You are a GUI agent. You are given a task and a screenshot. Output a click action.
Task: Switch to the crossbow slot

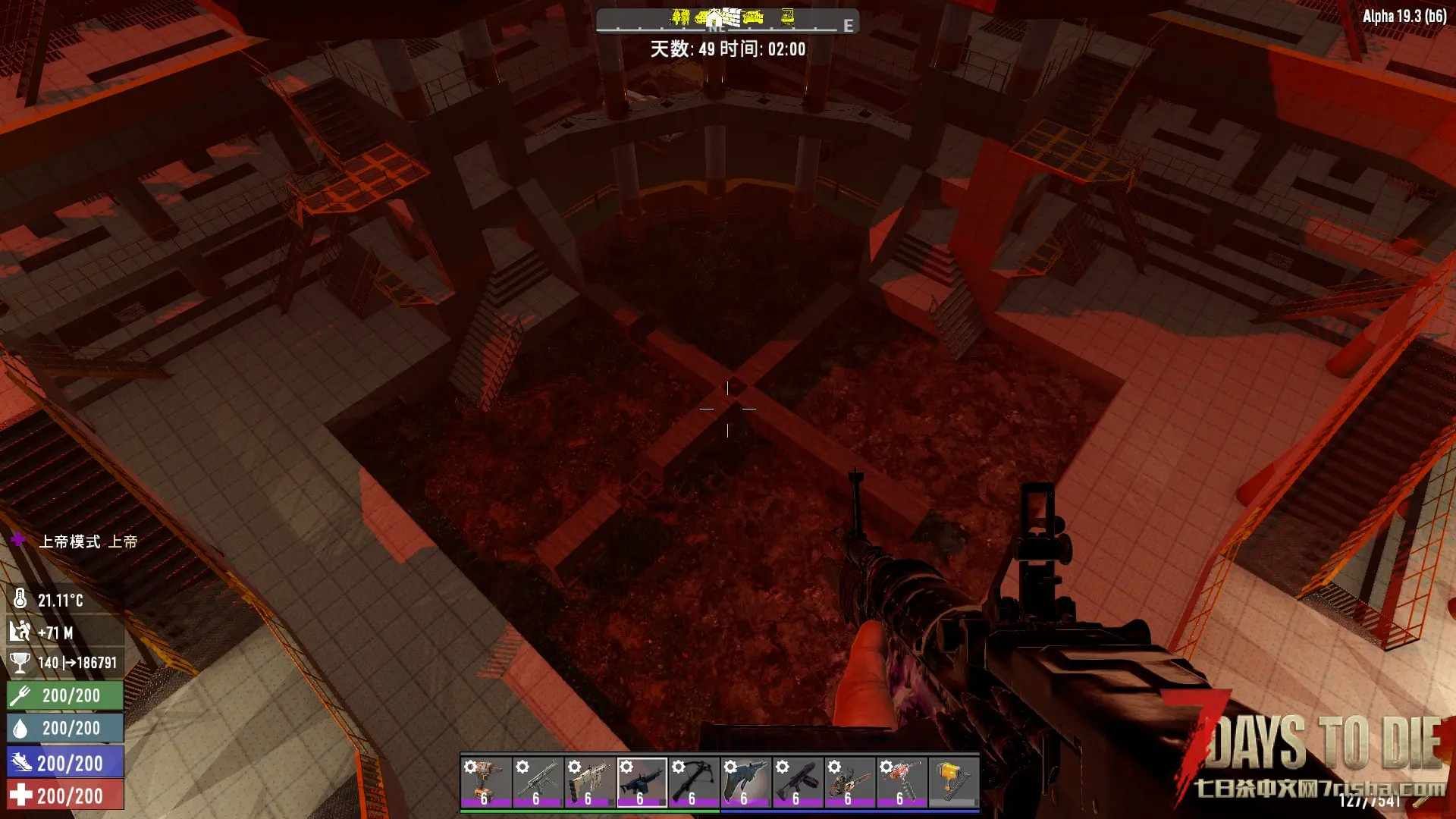pyautogui.click(x=693, y=782)
